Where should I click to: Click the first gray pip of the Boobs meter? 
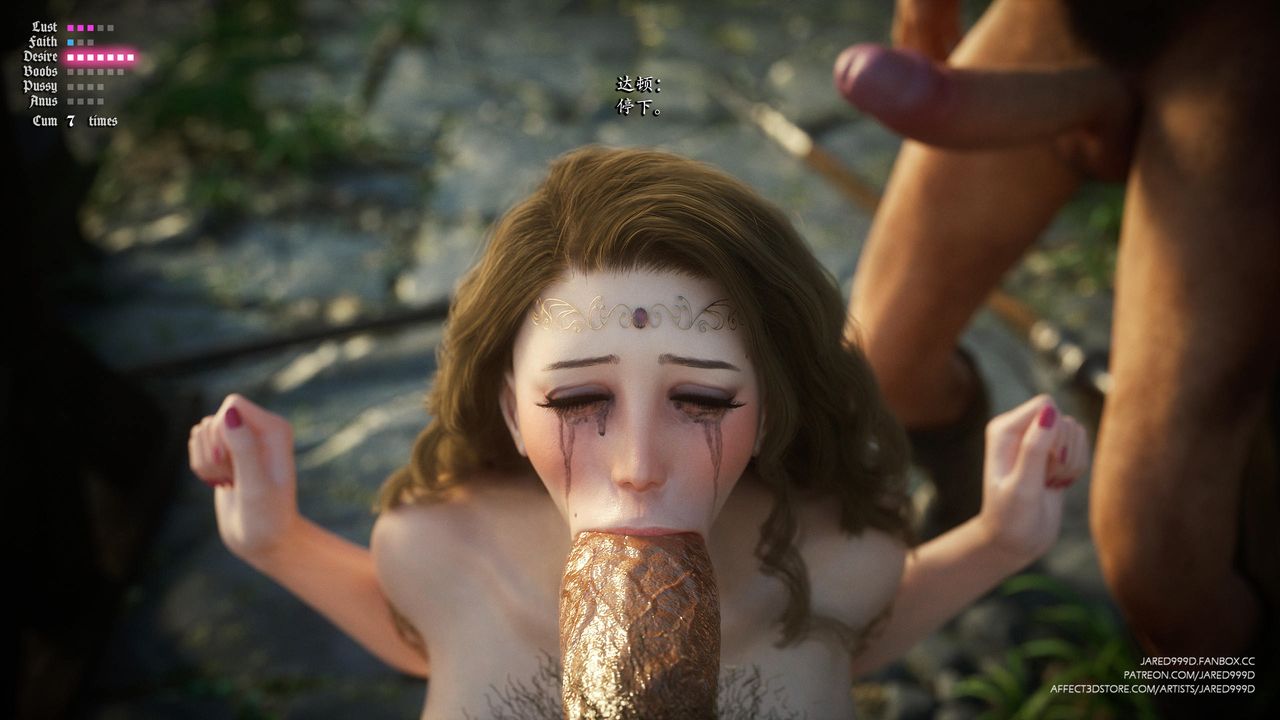tap(70, 71)
